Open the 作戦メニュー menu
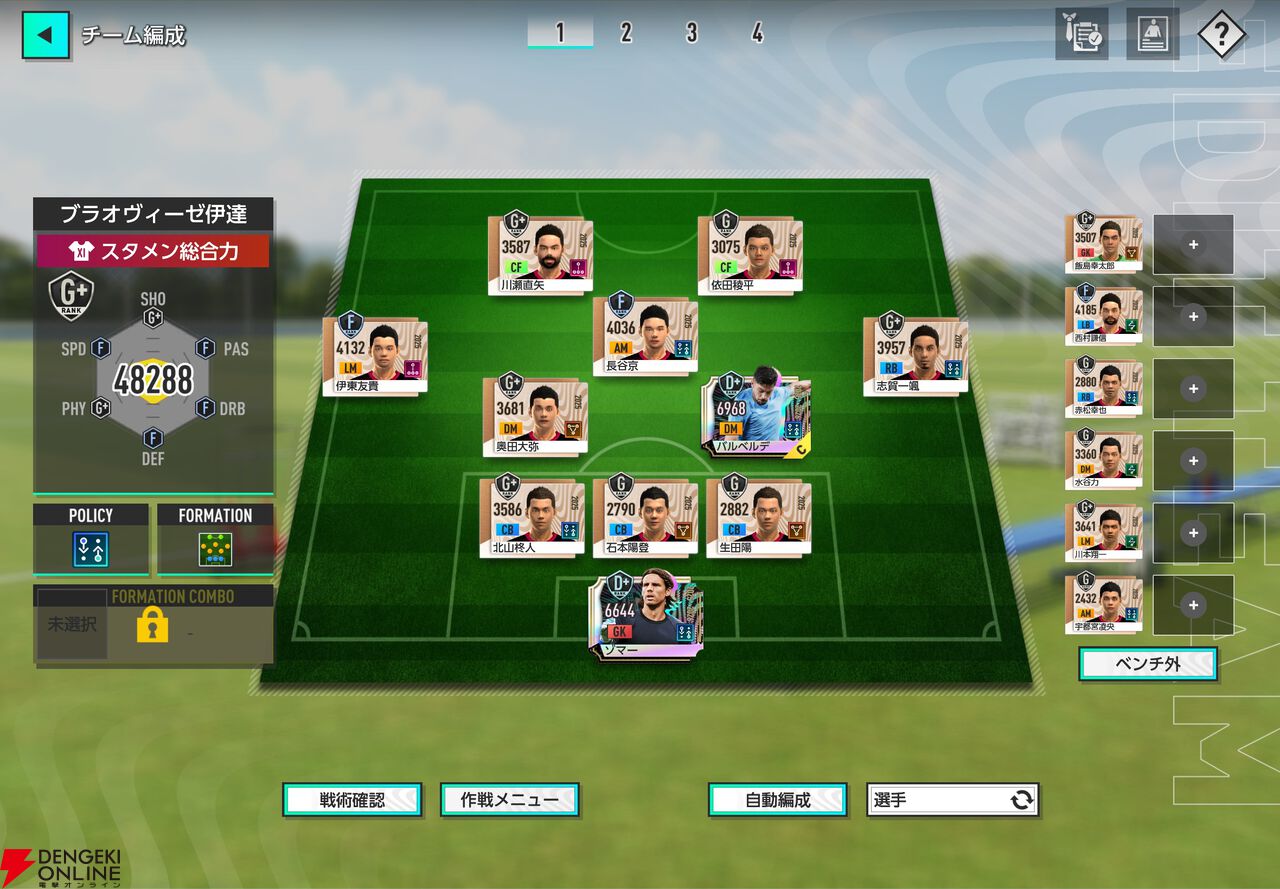The width and height of the screenshot is (1280, 889). [x=510, y=800]
